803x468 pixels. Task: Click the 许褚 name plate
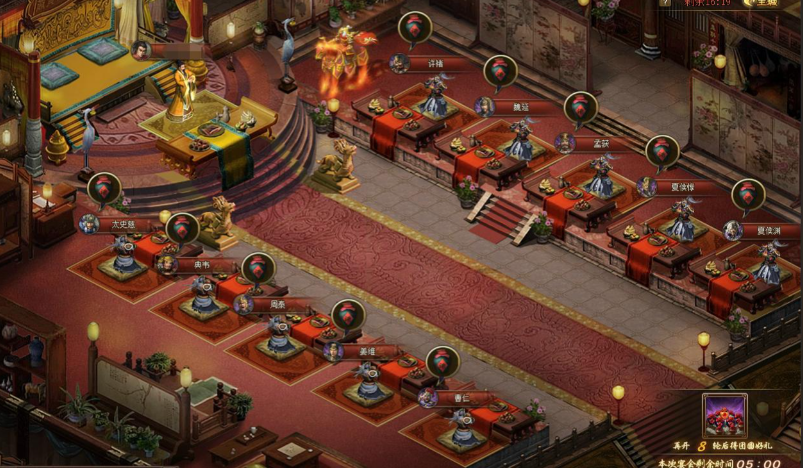(x=424, y=64)
